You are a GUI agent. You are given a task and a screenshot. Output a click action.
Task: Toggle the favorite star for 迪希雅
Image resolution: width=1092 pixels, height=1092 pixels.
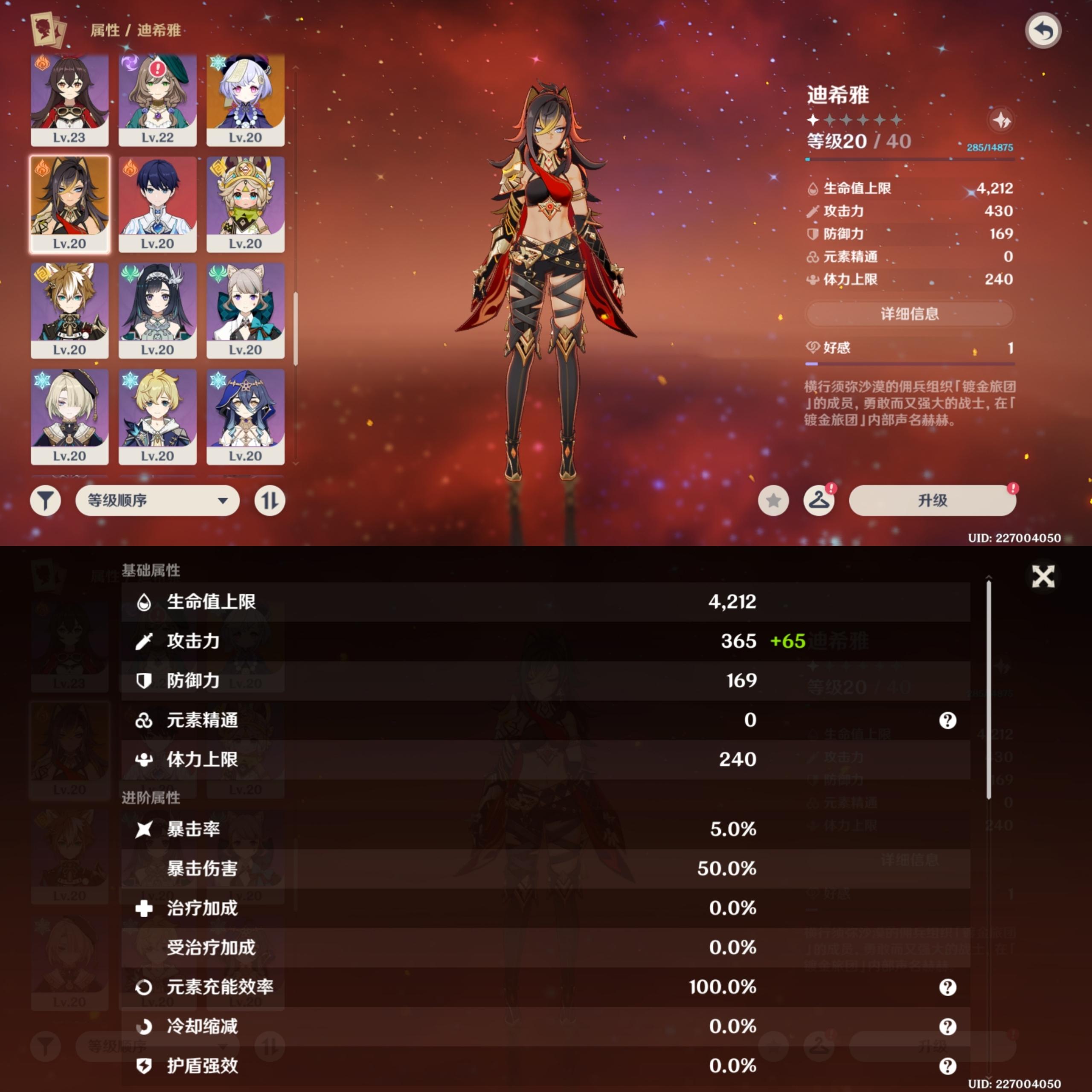[x=773, y=500]
